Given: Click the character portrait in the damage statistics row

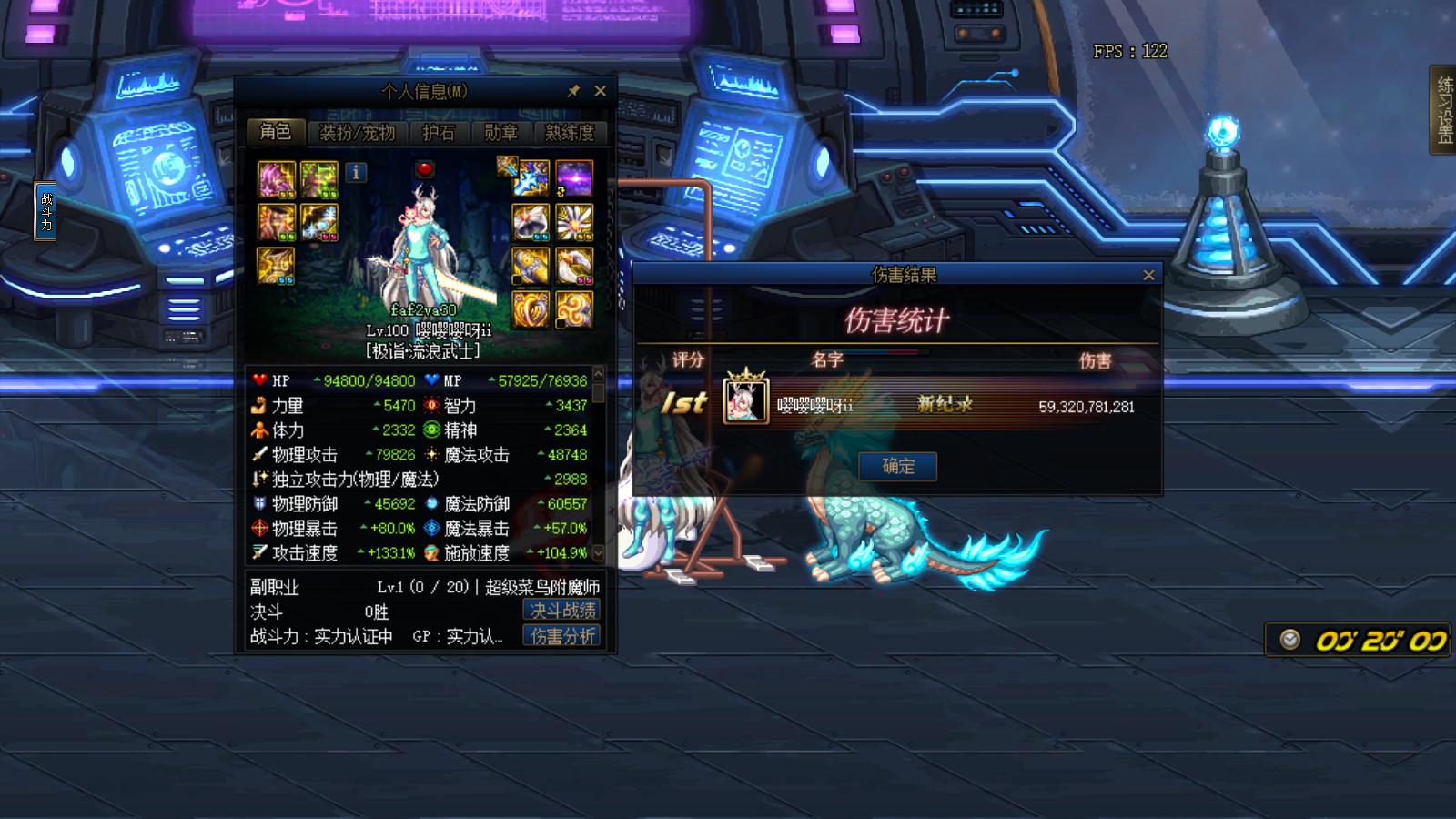Looking at the screenshot, I should [x=748, y=402].
